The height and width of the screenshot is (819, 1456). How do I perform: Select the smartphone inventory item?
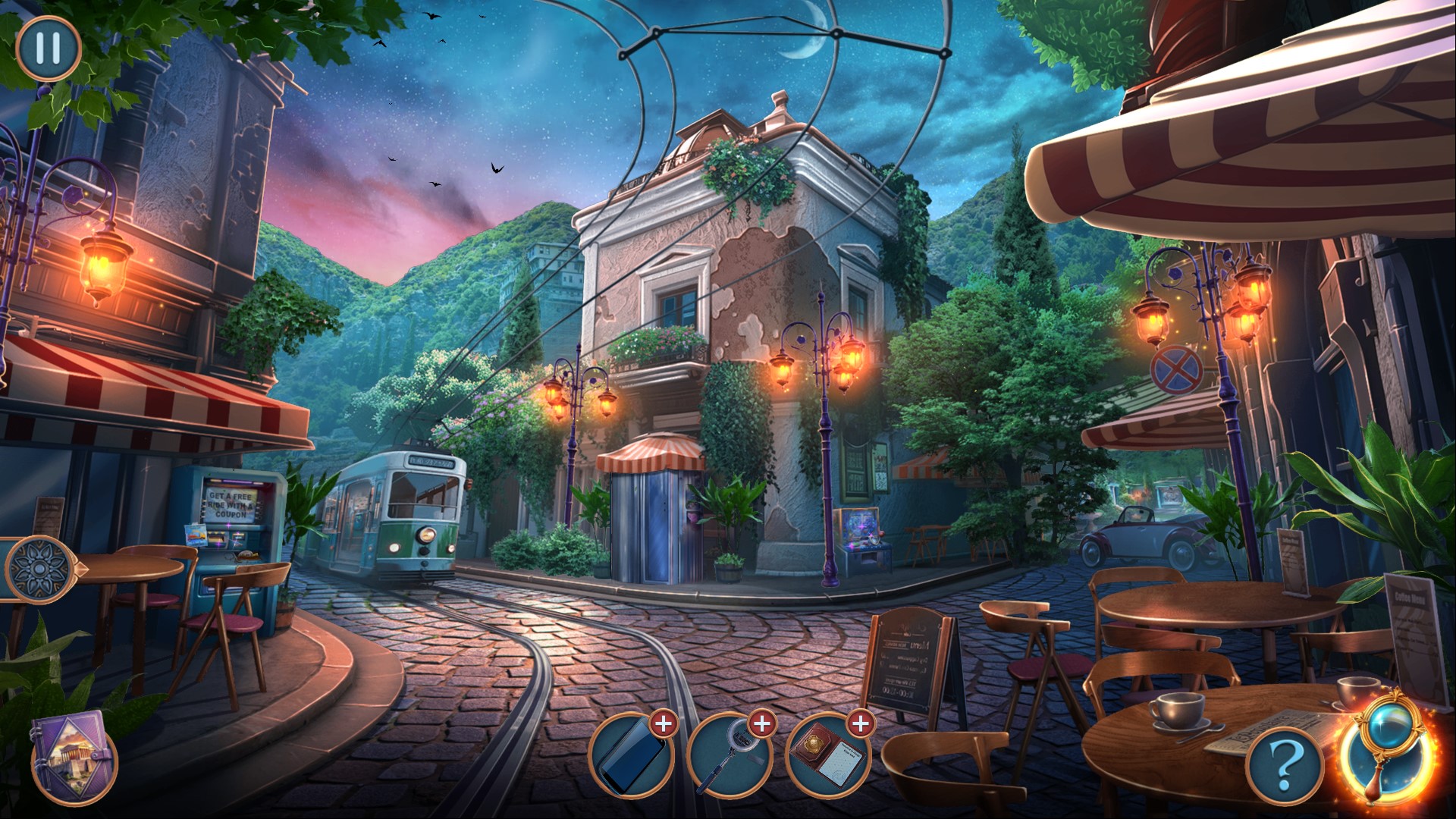point(630,757)
